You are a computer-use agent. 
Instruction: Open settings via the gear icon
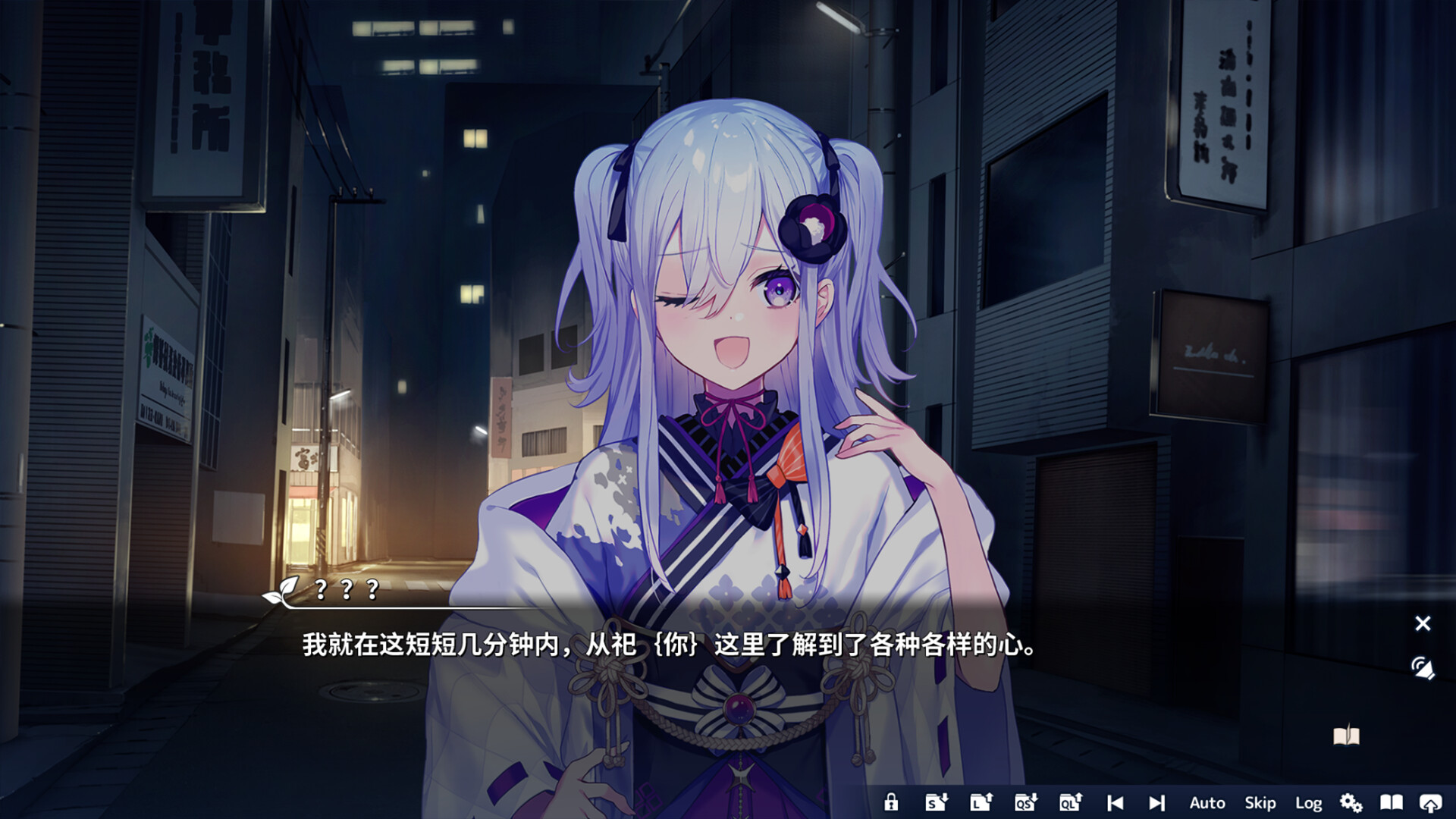[1352, 802]
